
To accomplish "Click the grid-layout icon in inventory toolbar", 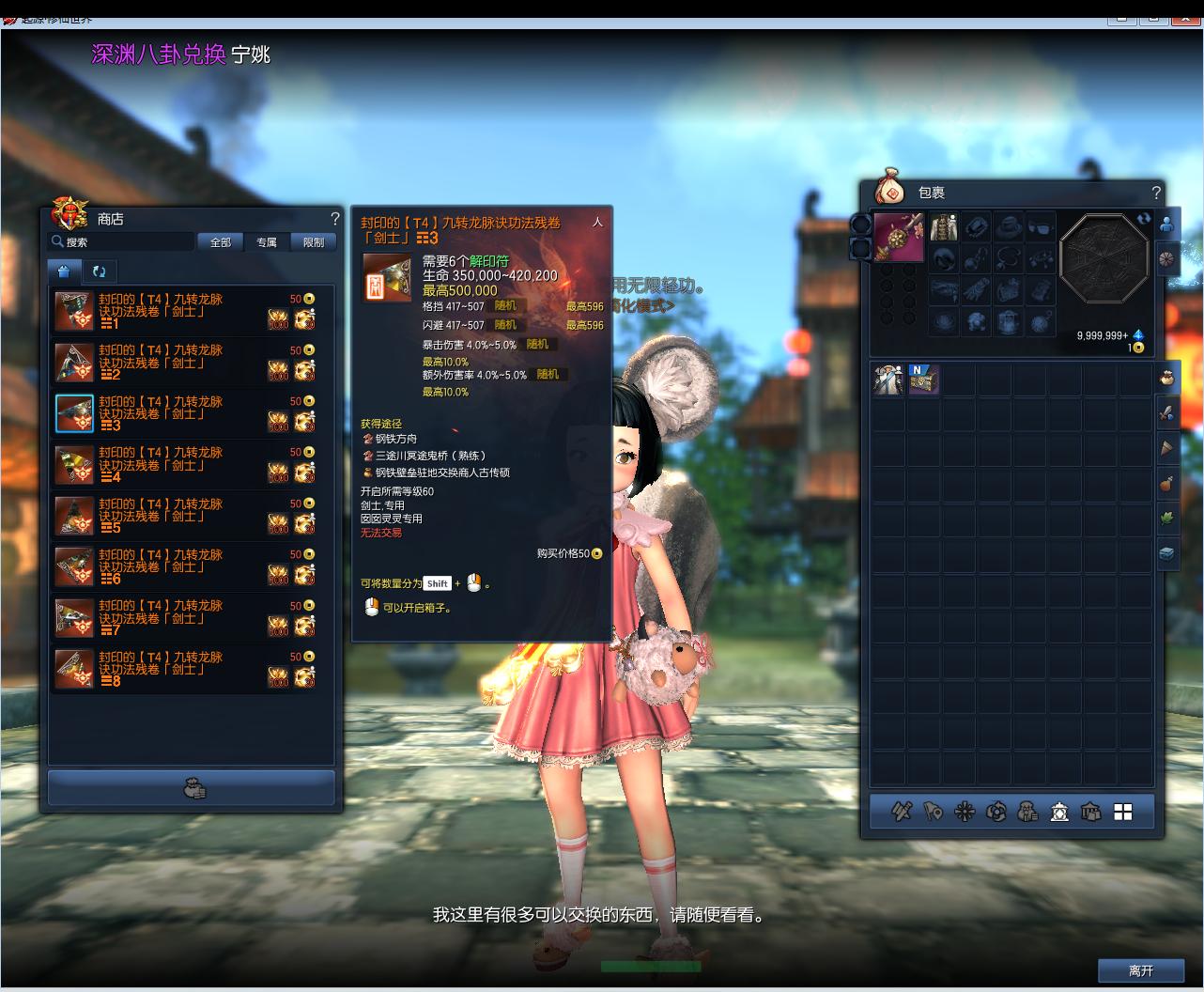I will [x=1122, y=812].
